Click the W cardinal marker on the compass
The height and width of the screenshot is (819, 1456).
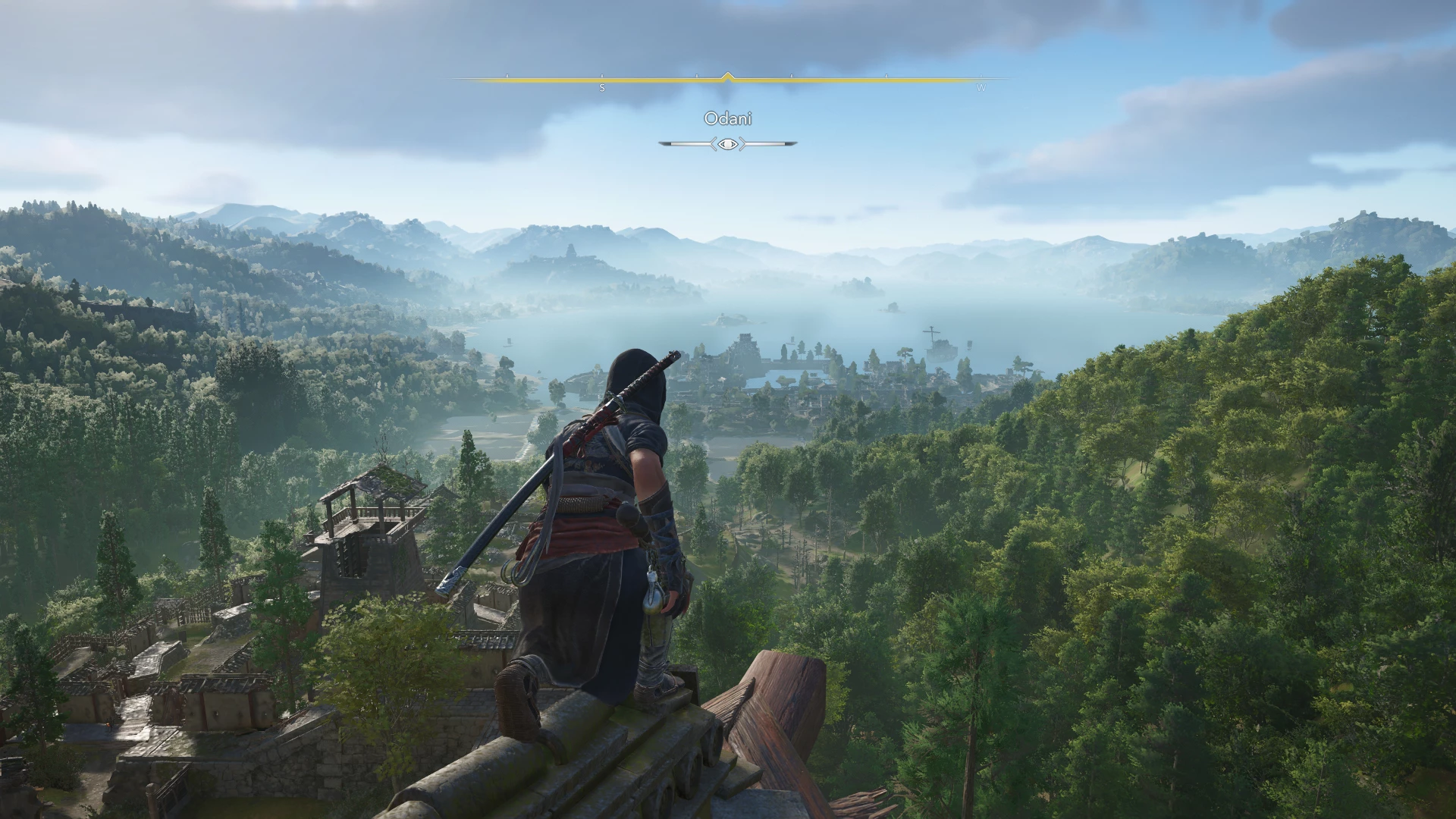pyautogui.click(x=980, y=88)
